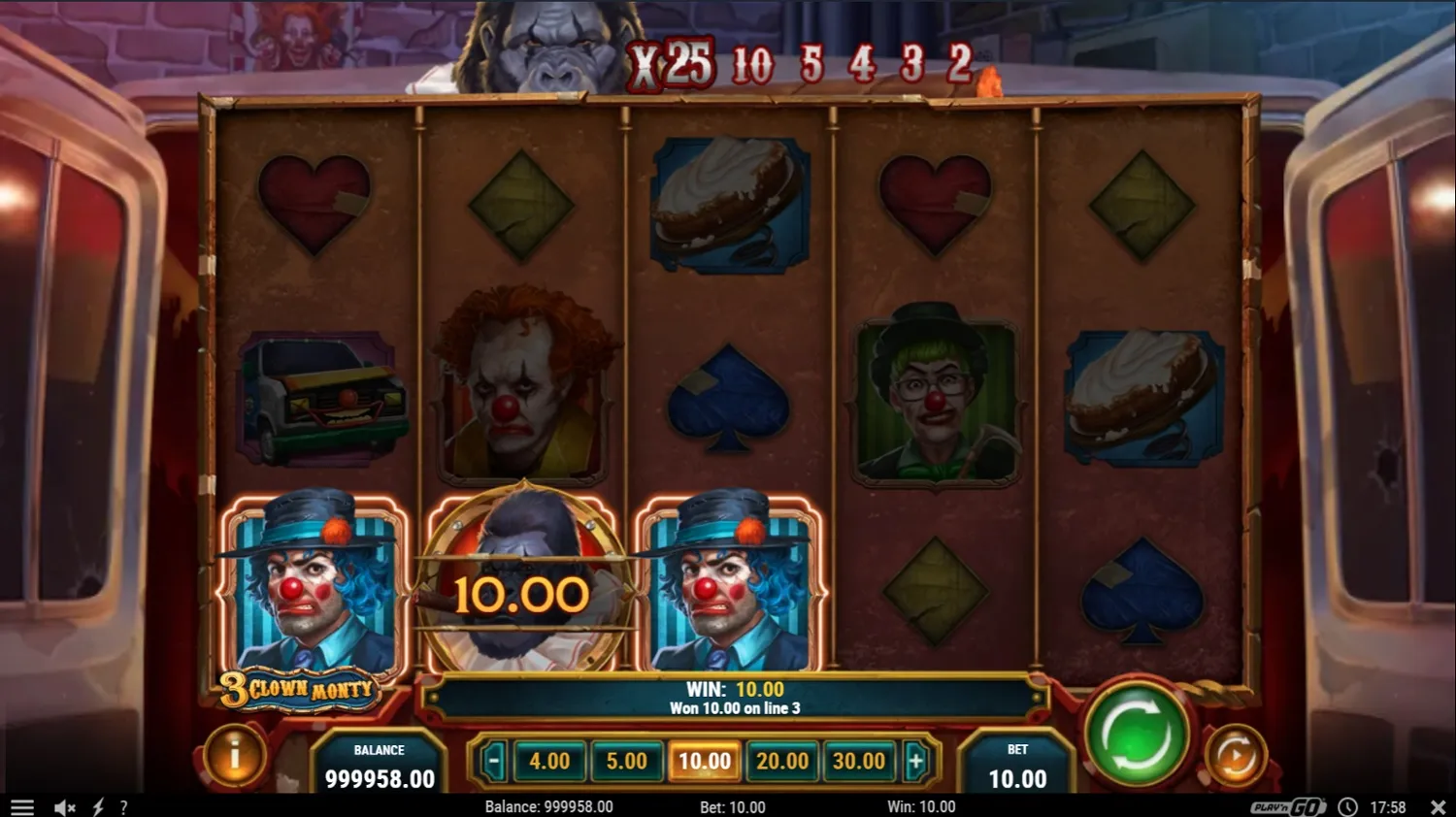Open the hamburger menu
Image resolution: width=1456 pixels, height=817 pixels.
[x=21, y=806]
